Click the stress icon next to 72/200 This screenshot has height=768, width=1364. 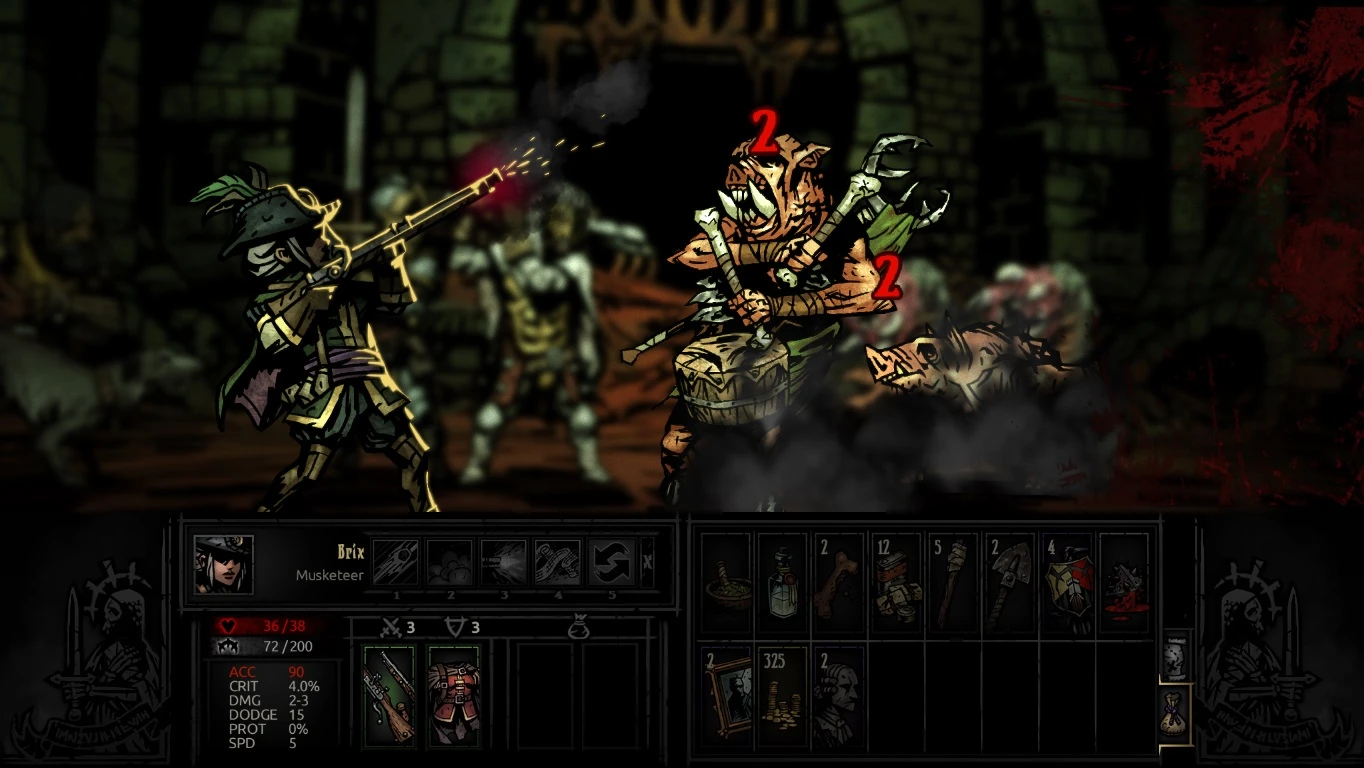click(x=228, y=646)
